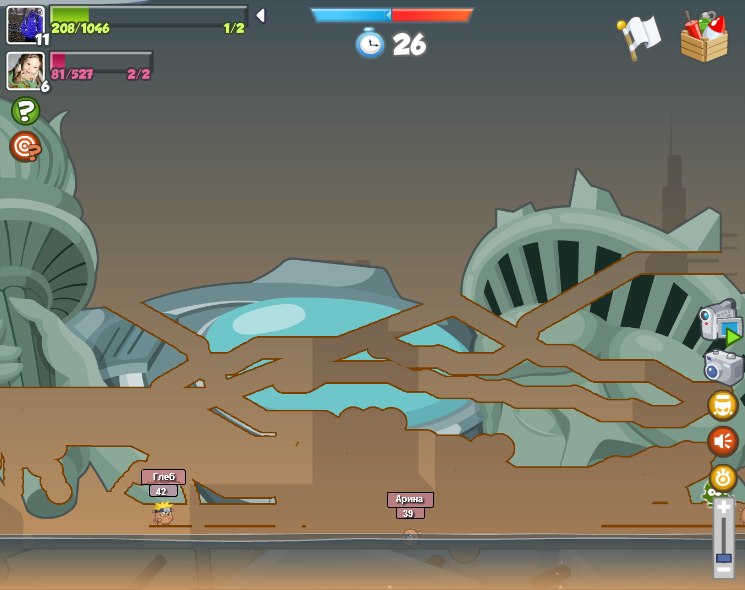Select the level 6 player avatar

(25, 70)
